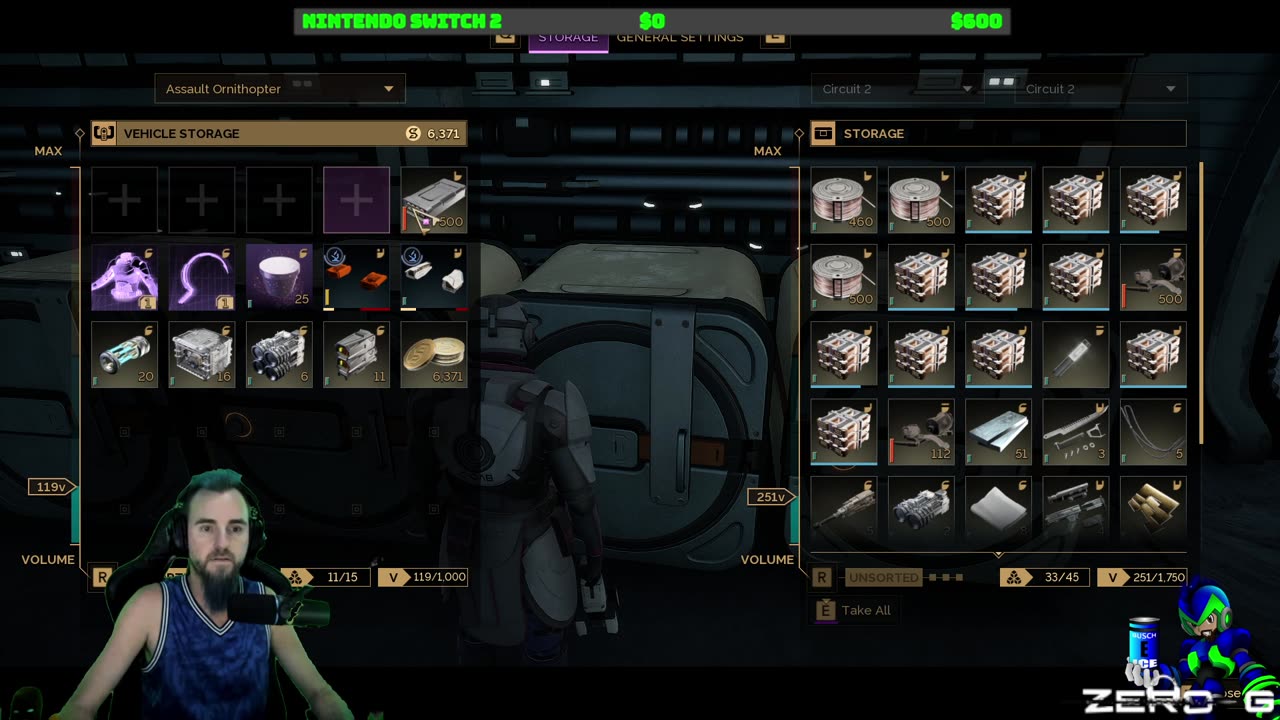This screenshot has width=1280, height=720.
Task: Open the Assault Ornithopter dropdown
Action: pos(280,89)
